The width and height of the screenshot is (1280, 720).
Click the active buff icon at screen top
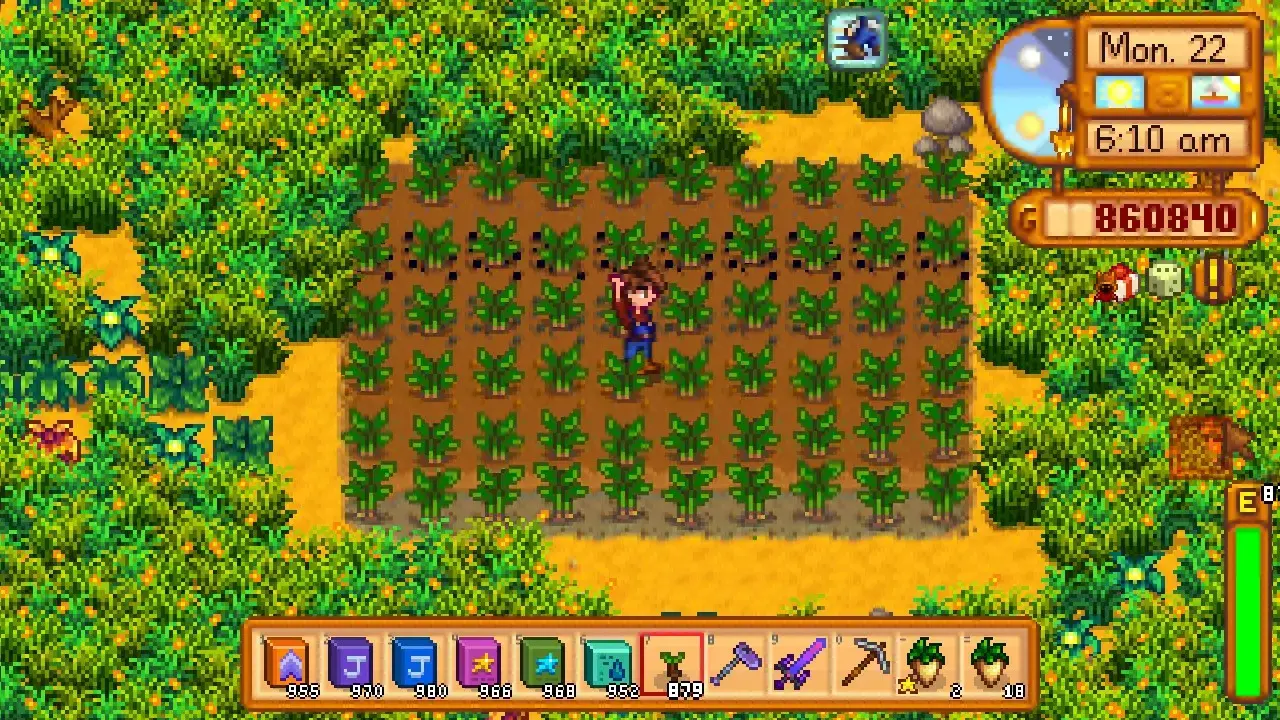[x=855, y=38]
